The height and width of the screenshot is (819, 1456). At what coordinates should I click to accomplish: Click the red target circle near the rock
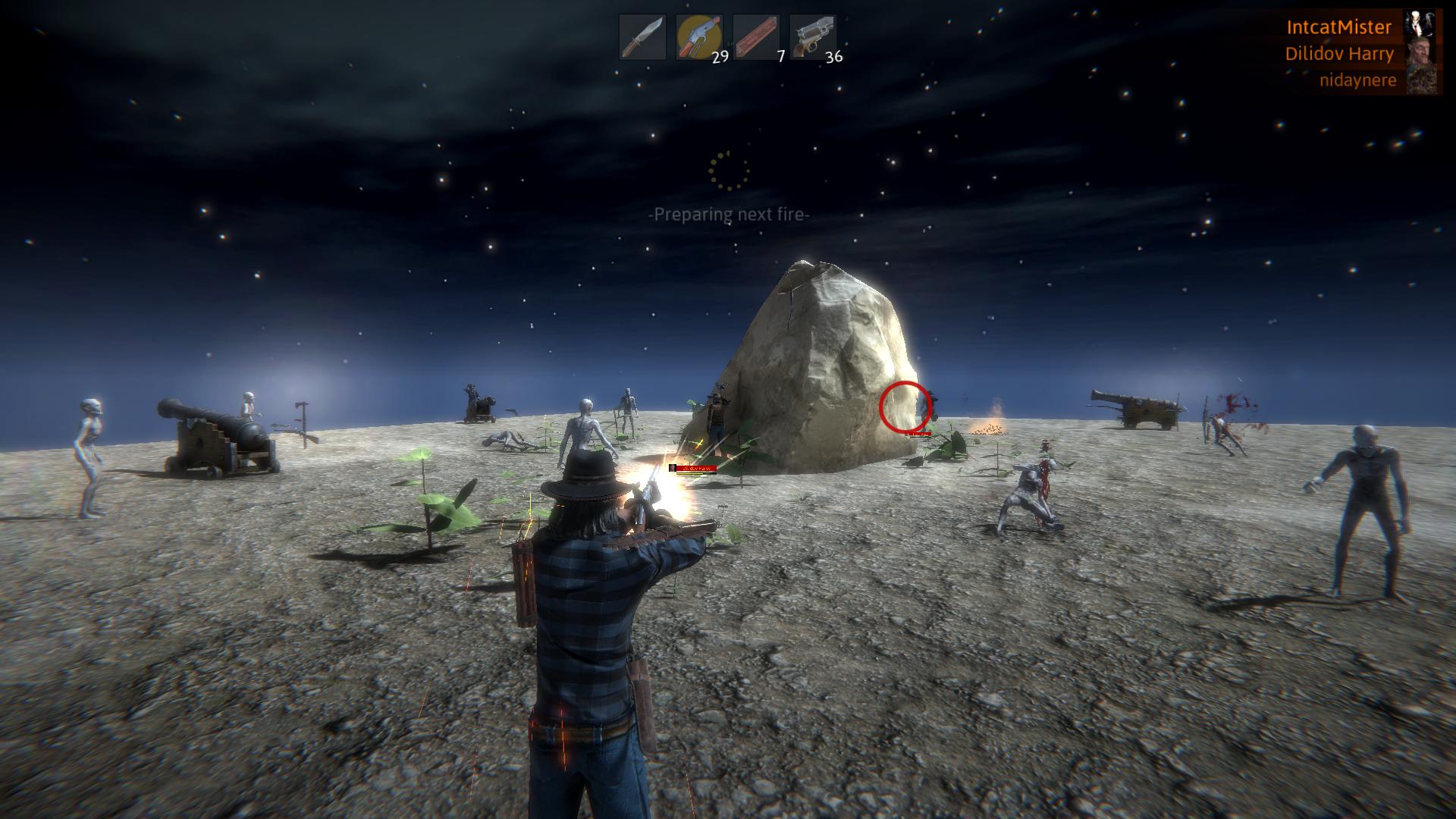coord(904,405)
